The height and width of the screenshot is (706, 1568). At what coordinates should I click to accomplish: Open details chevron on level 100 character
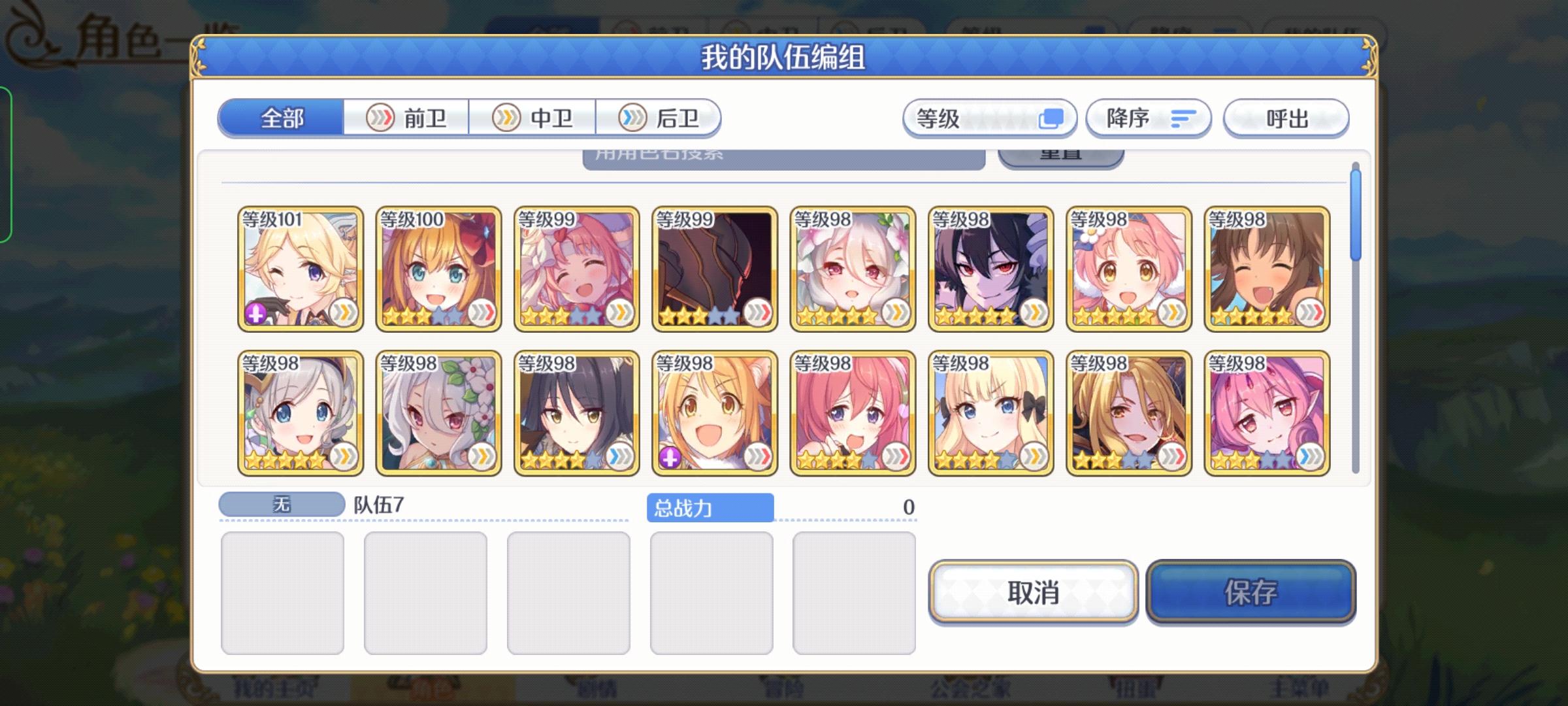coord(483,314)
